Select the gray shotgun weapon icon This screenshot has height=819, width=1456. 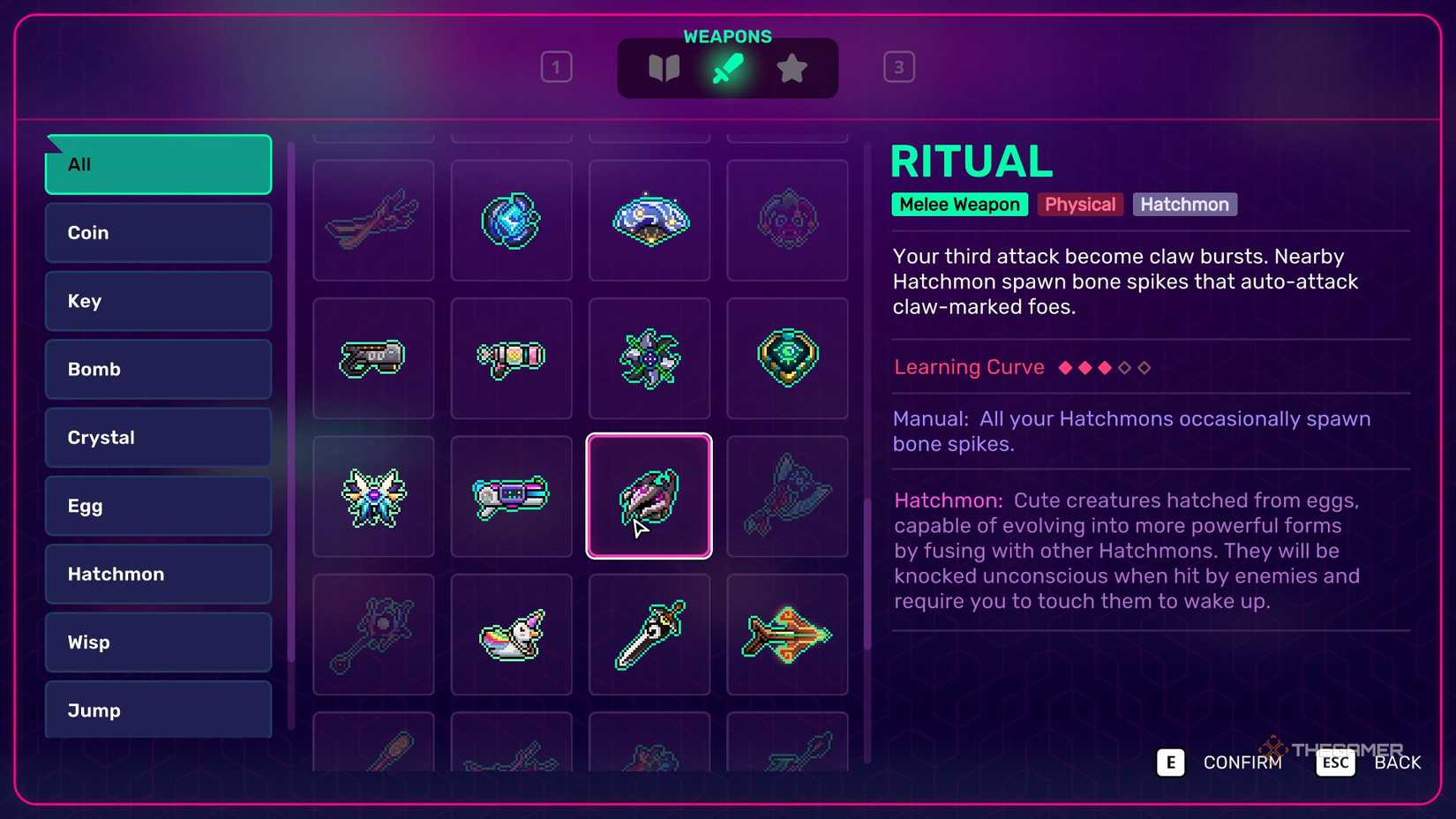tap(373, 358)
